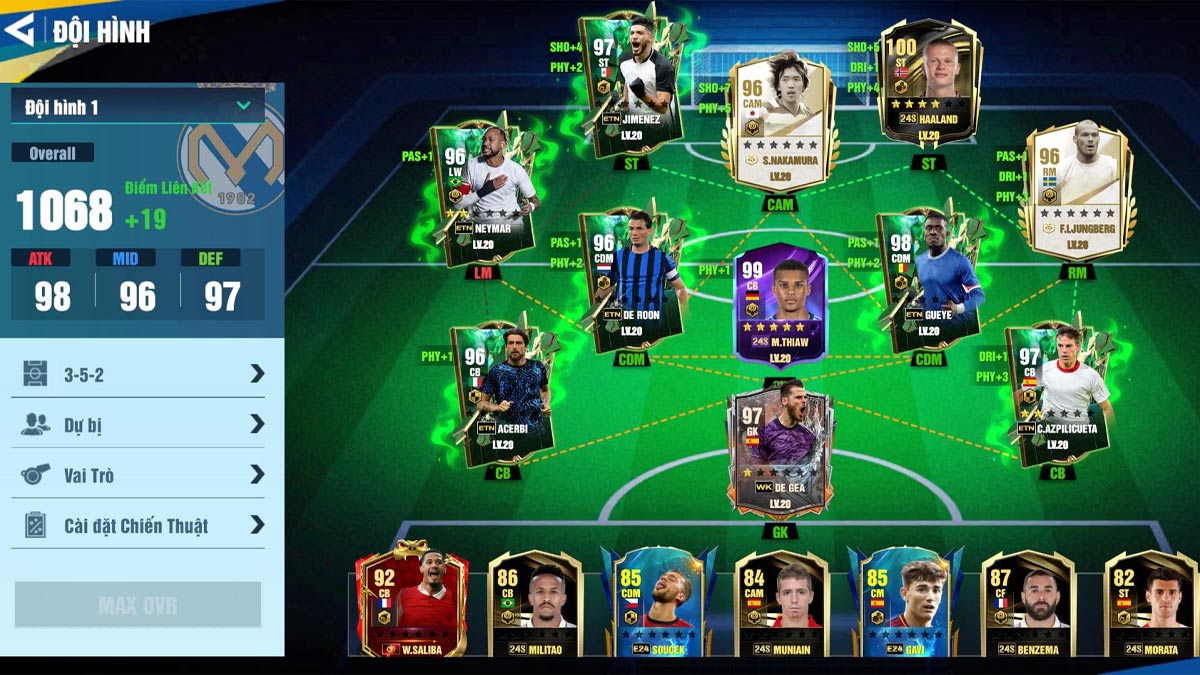The width and height of the screenshot is (1200, 675).
Task: Select the Haaland striker card
Action: tap(929, 85)
